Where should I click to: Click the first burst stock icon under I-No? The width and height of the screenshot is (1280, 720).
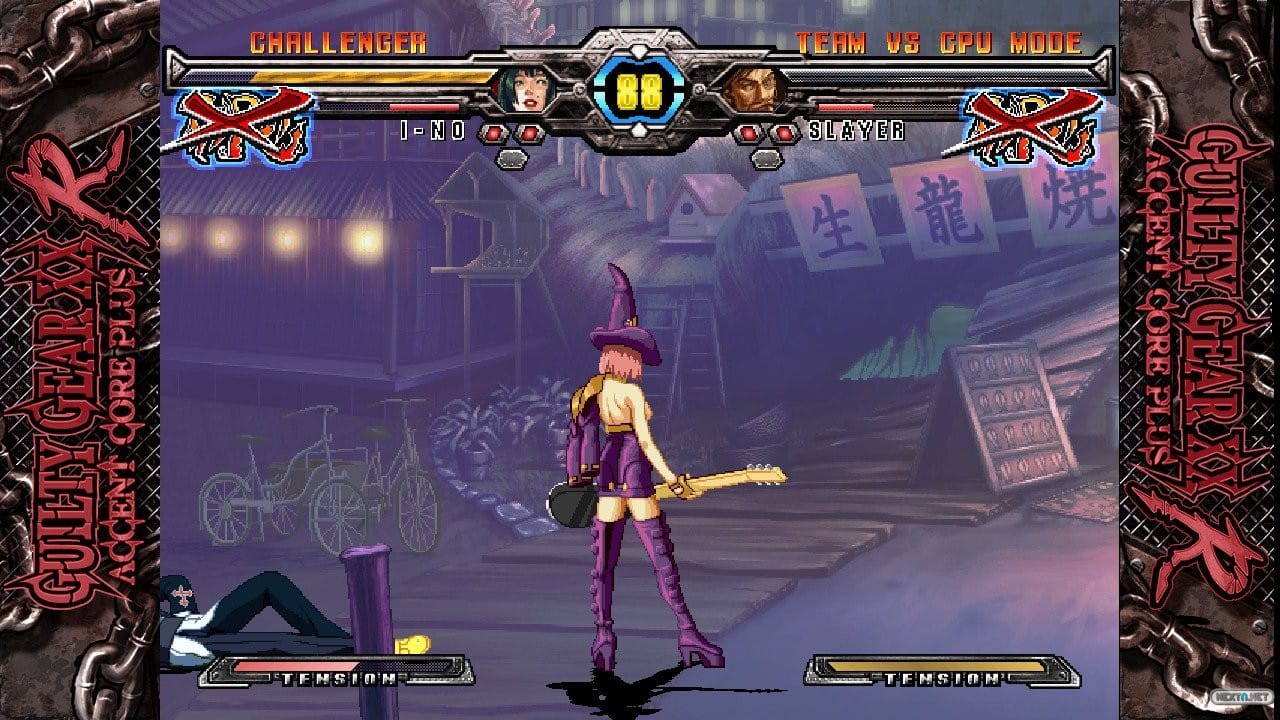point(492,132)
